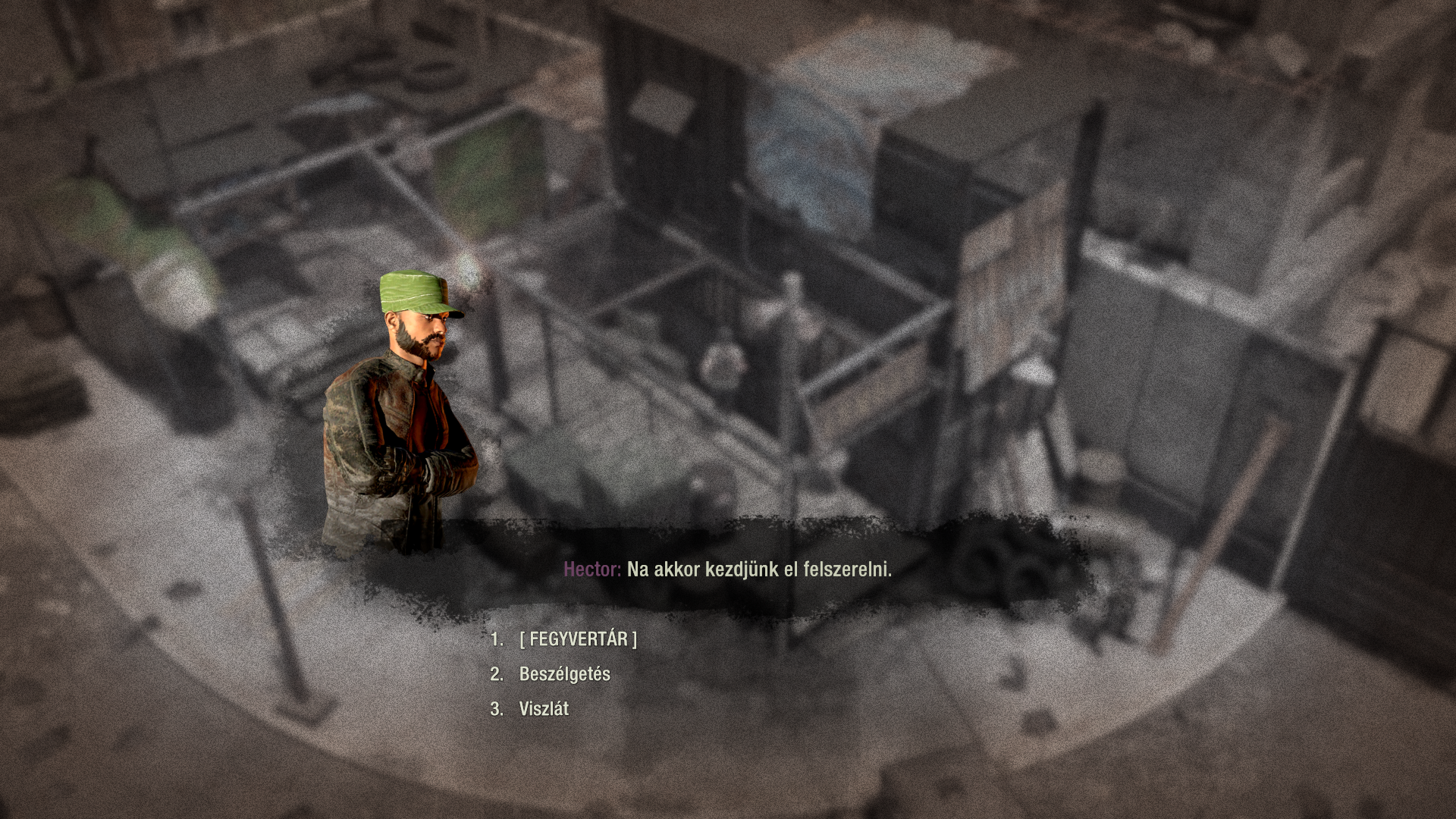This screenshot has width=1456, height=819.
Task: Pick the Viszlát option to leave
Action: coord(544,709)
